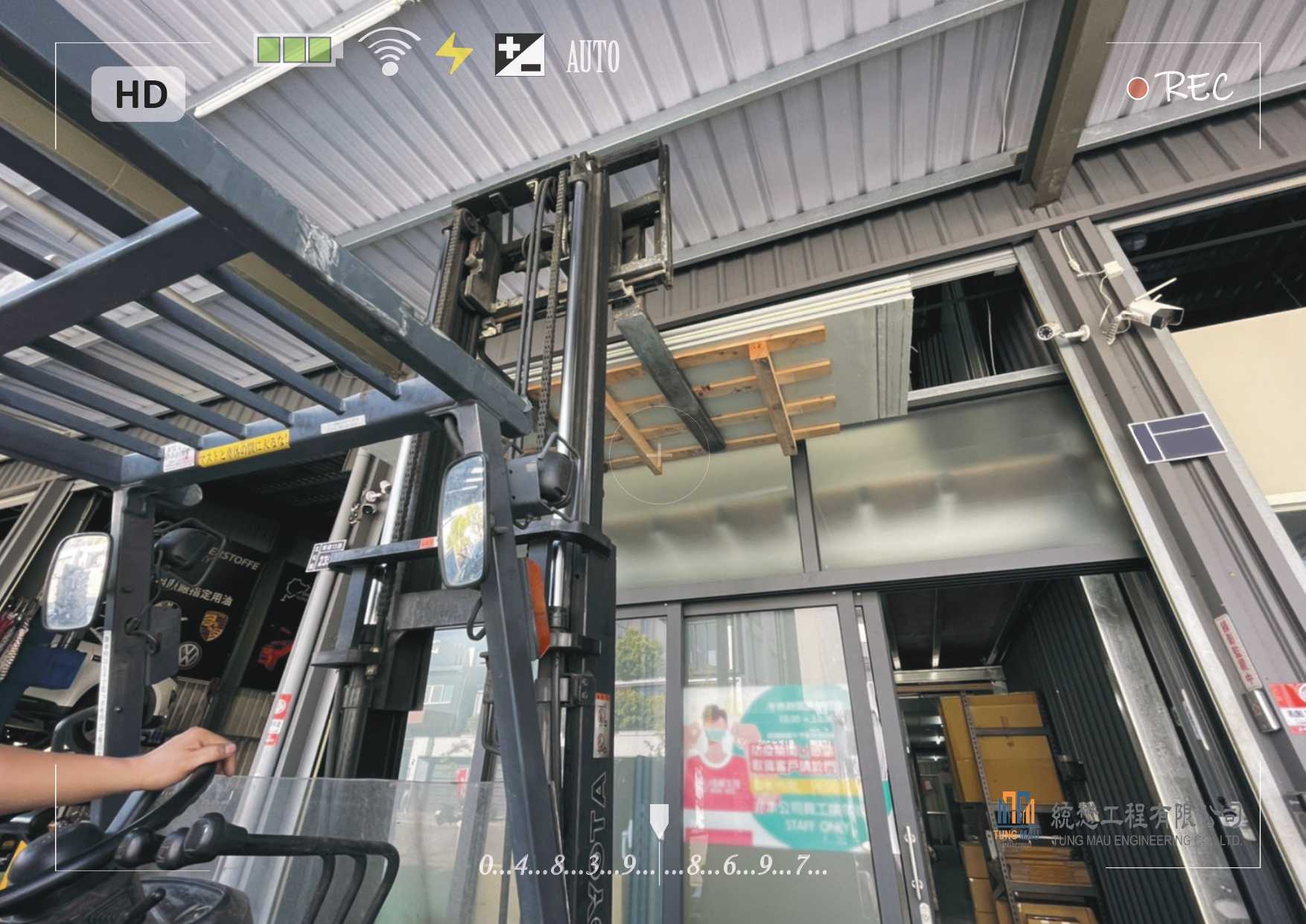Toggle the yellow lightning flash icon
The width and height of the screenshot is (1306, 924).
[x=453, y=54]
